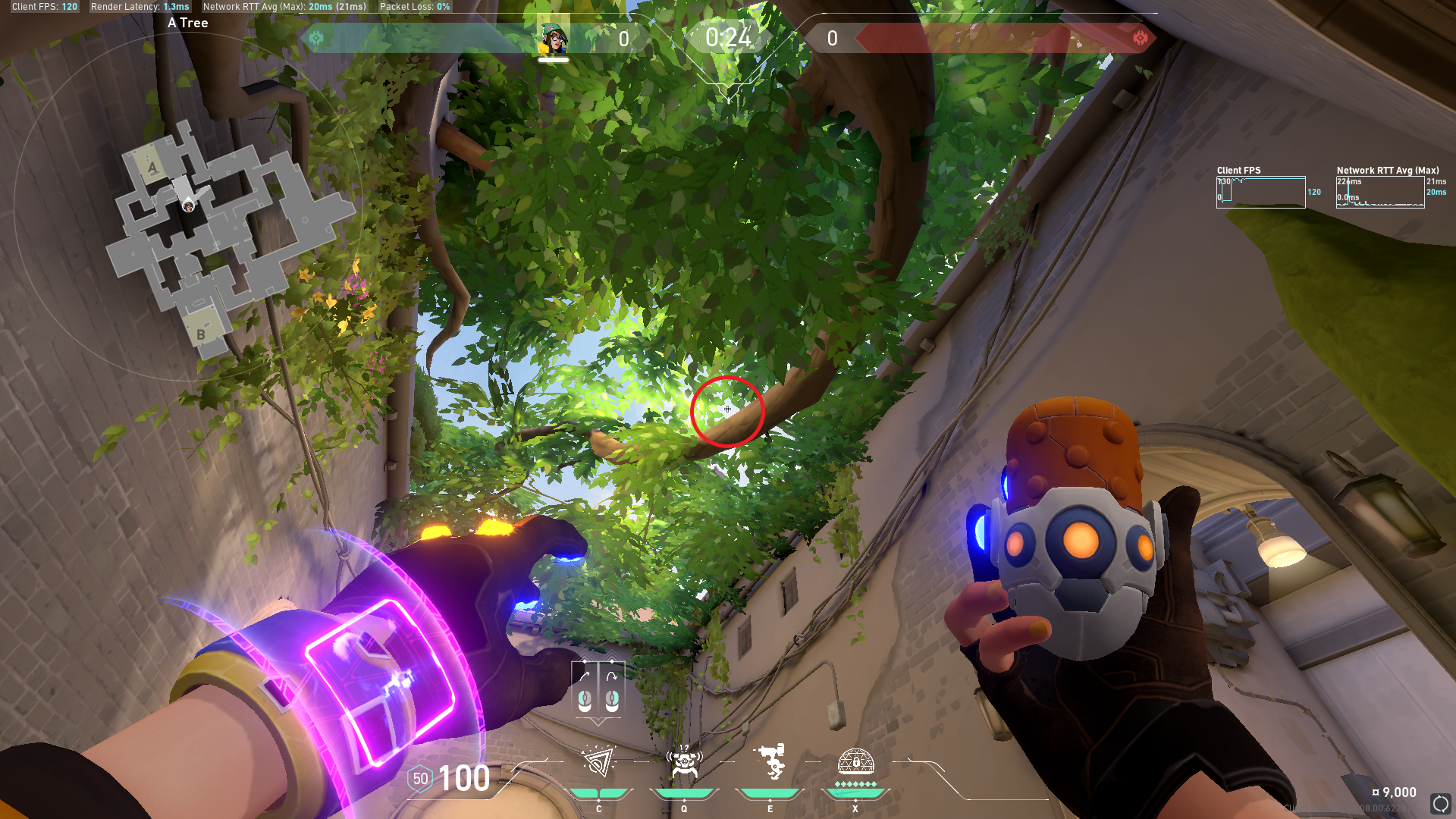Choose the Turret ability icon

point(770,762)
